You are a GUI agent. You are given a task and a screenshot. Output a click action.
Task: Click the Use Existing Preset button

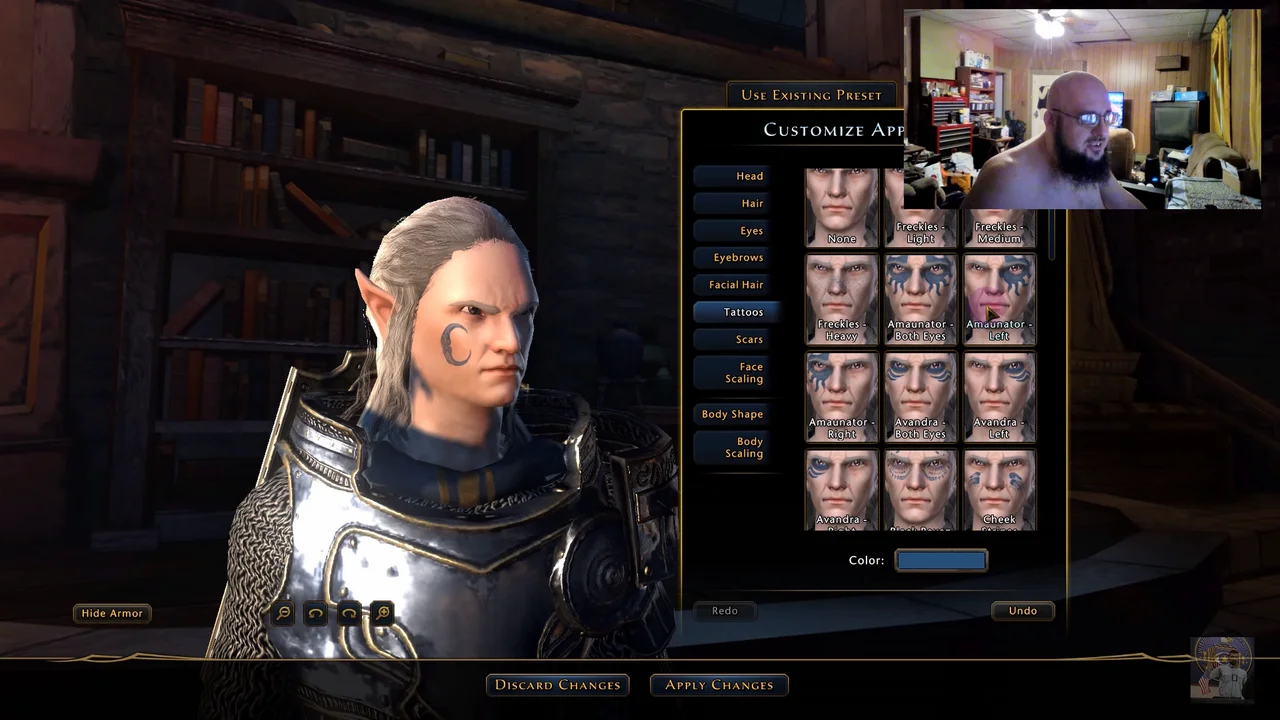[811, 95]
